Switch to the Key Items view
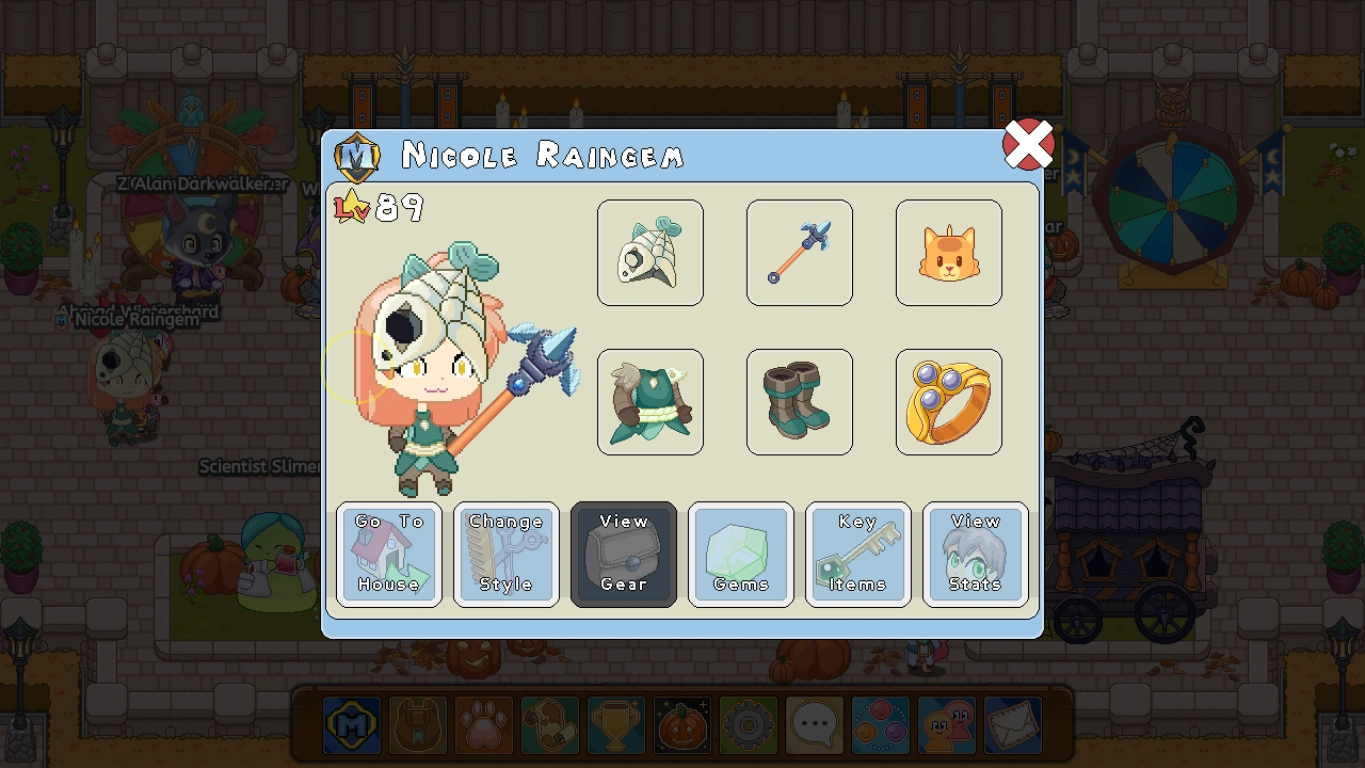 (858, 555)
